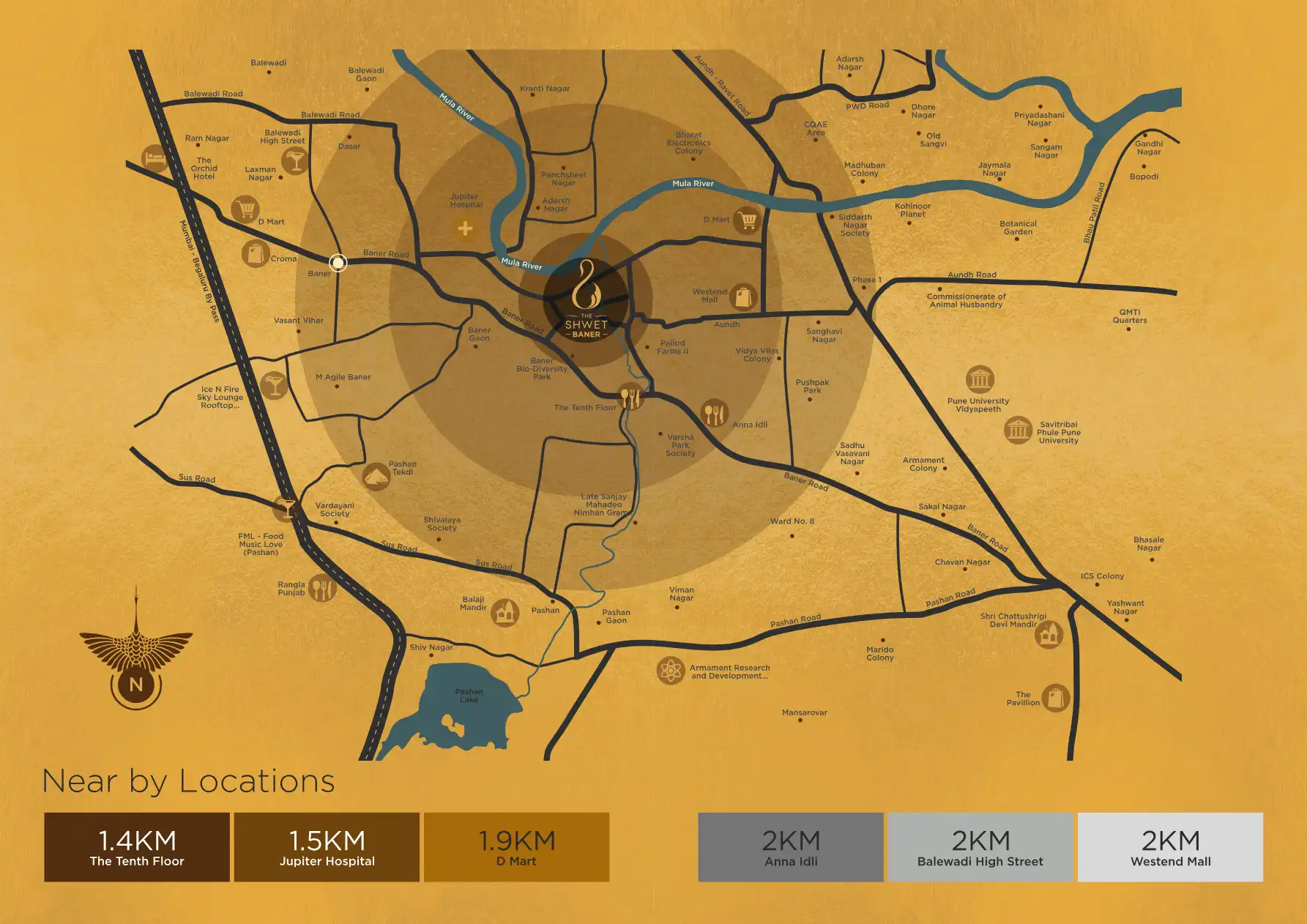Open the Balaji Mandir temple marker

(x=504, y=612)
